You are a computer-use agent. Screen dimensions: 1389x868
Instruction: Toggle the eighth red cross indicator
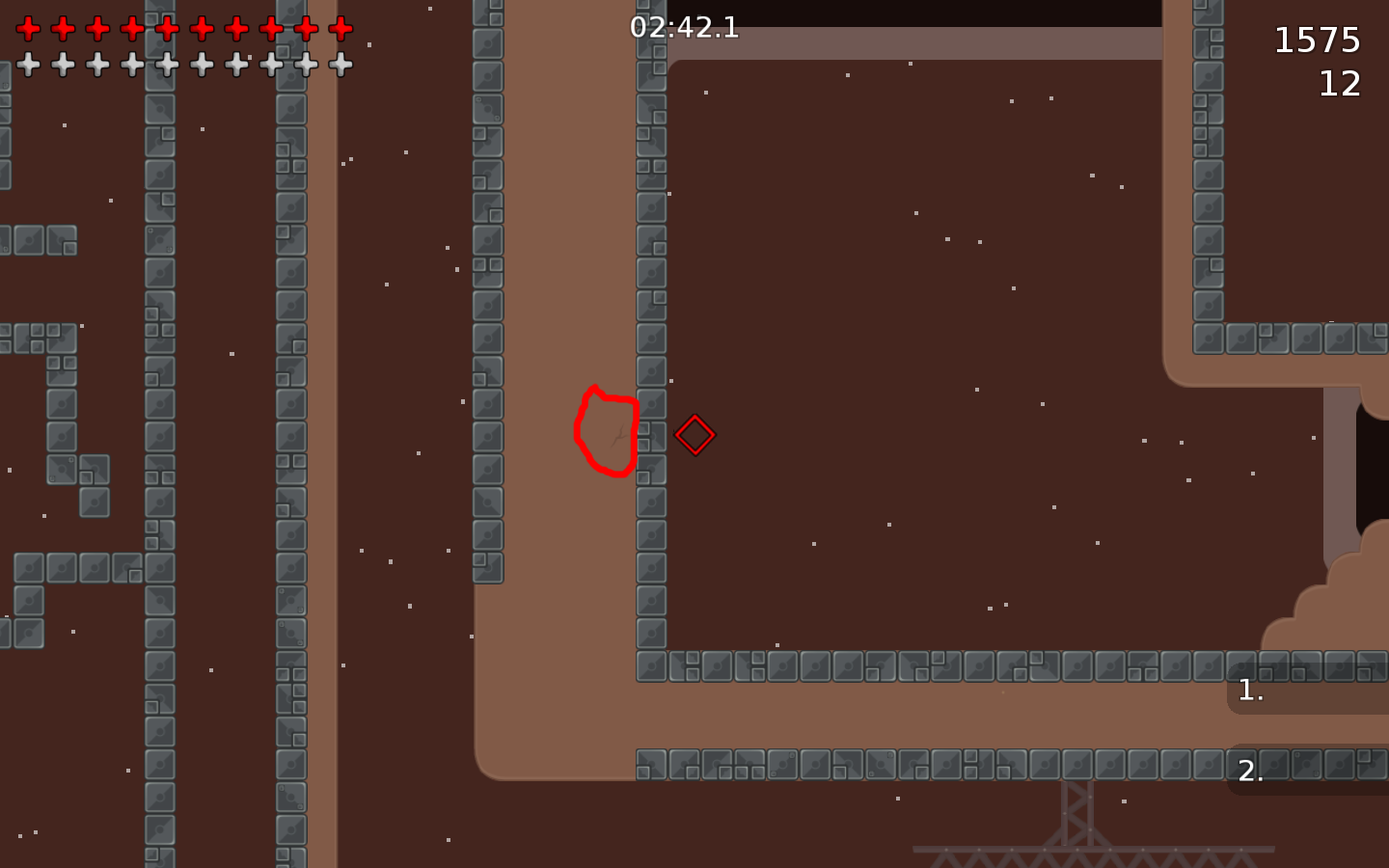click(x=269, y=27)
